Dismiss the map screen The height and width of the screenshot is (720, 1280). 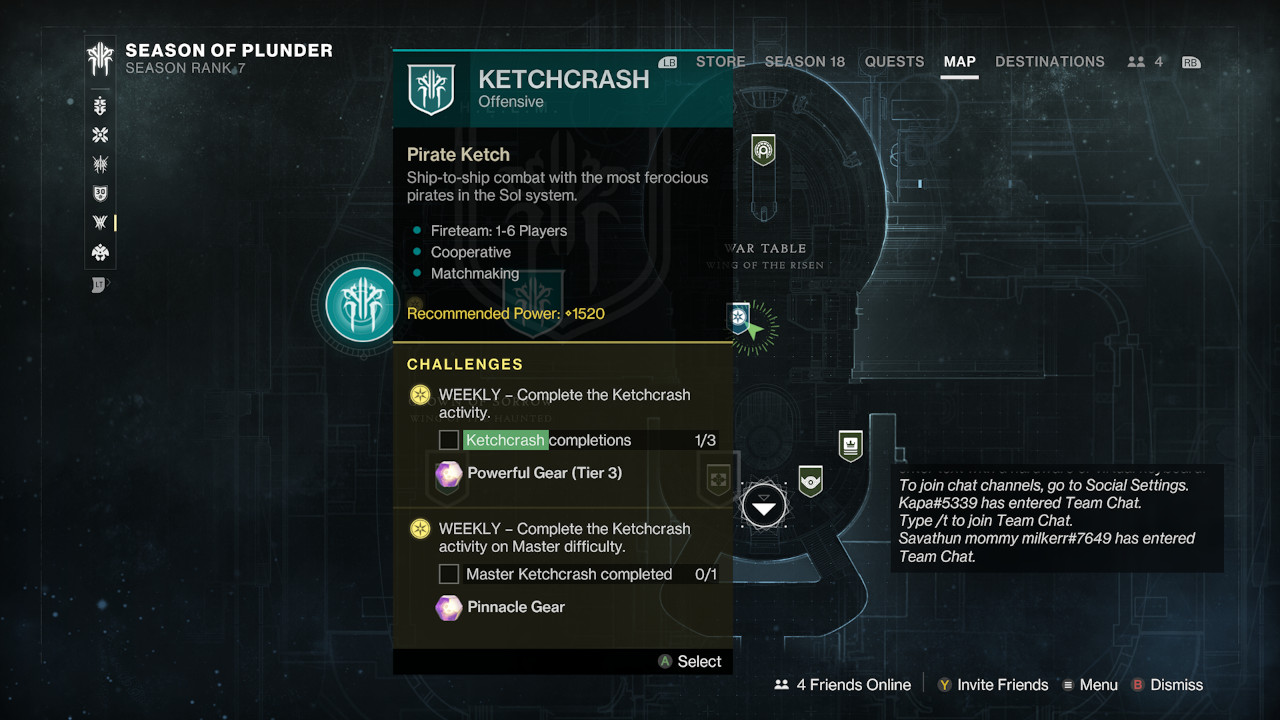click(1166, 685)
